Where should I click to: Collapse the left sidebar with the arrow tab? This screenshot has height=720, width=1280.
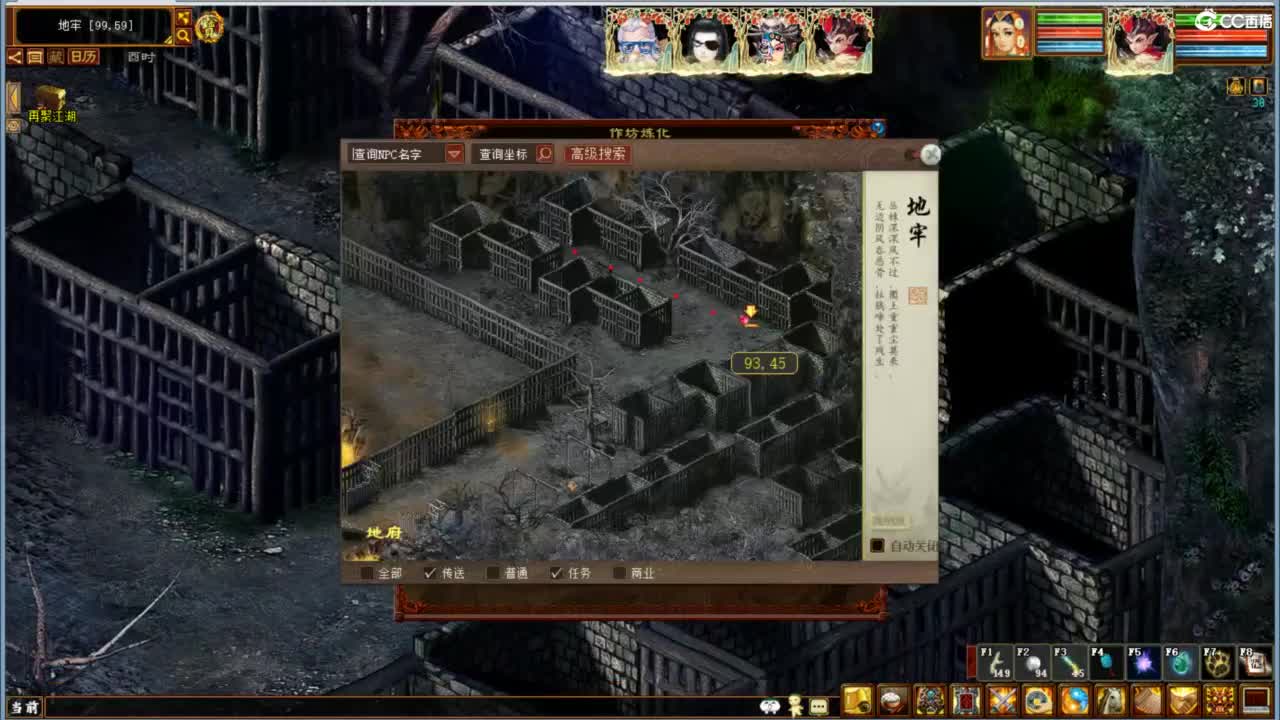pyautogui.click(x=11, y=95)
